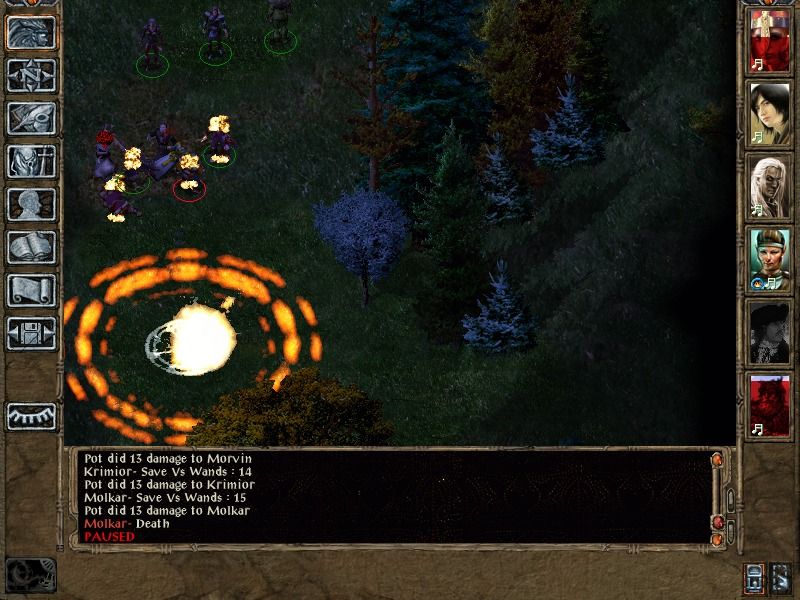800x600 pixels.
Task: Select the white-haired character portrait
Action: (770, 186)
